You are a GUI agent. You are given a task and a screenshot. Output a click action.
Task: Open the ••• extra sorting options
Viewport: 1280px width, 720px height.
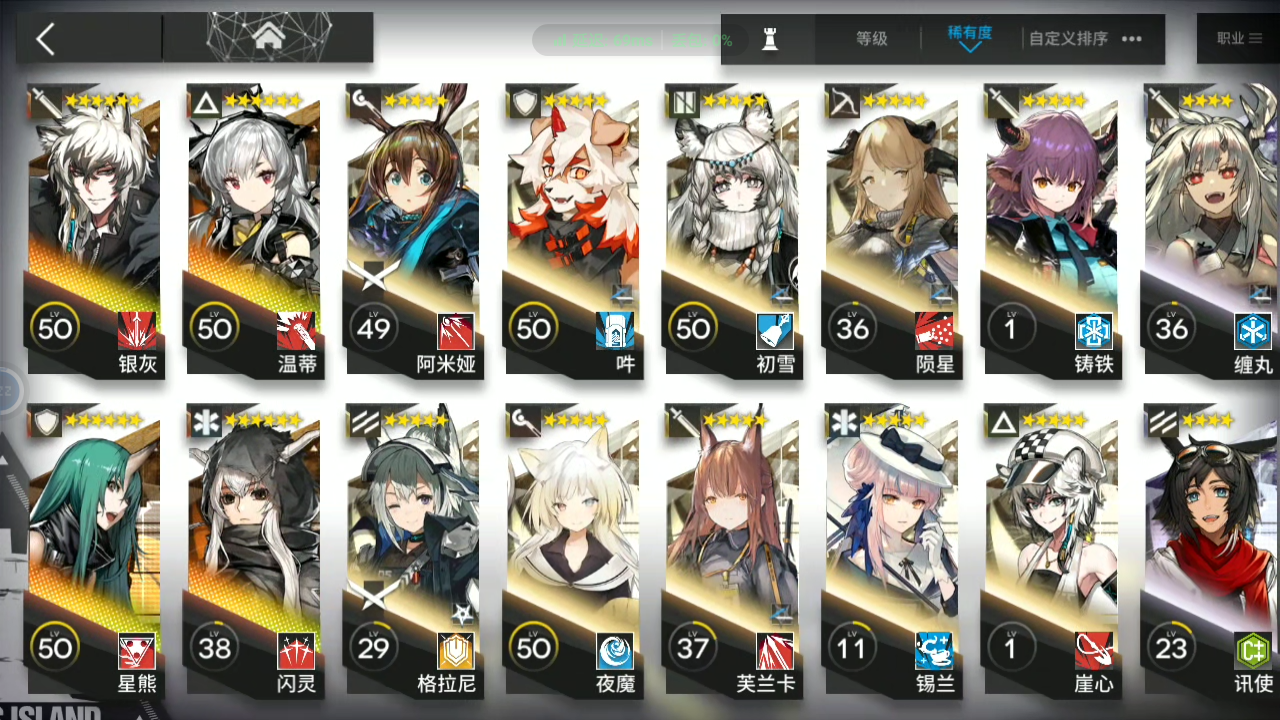click(x=1133, y=38)
